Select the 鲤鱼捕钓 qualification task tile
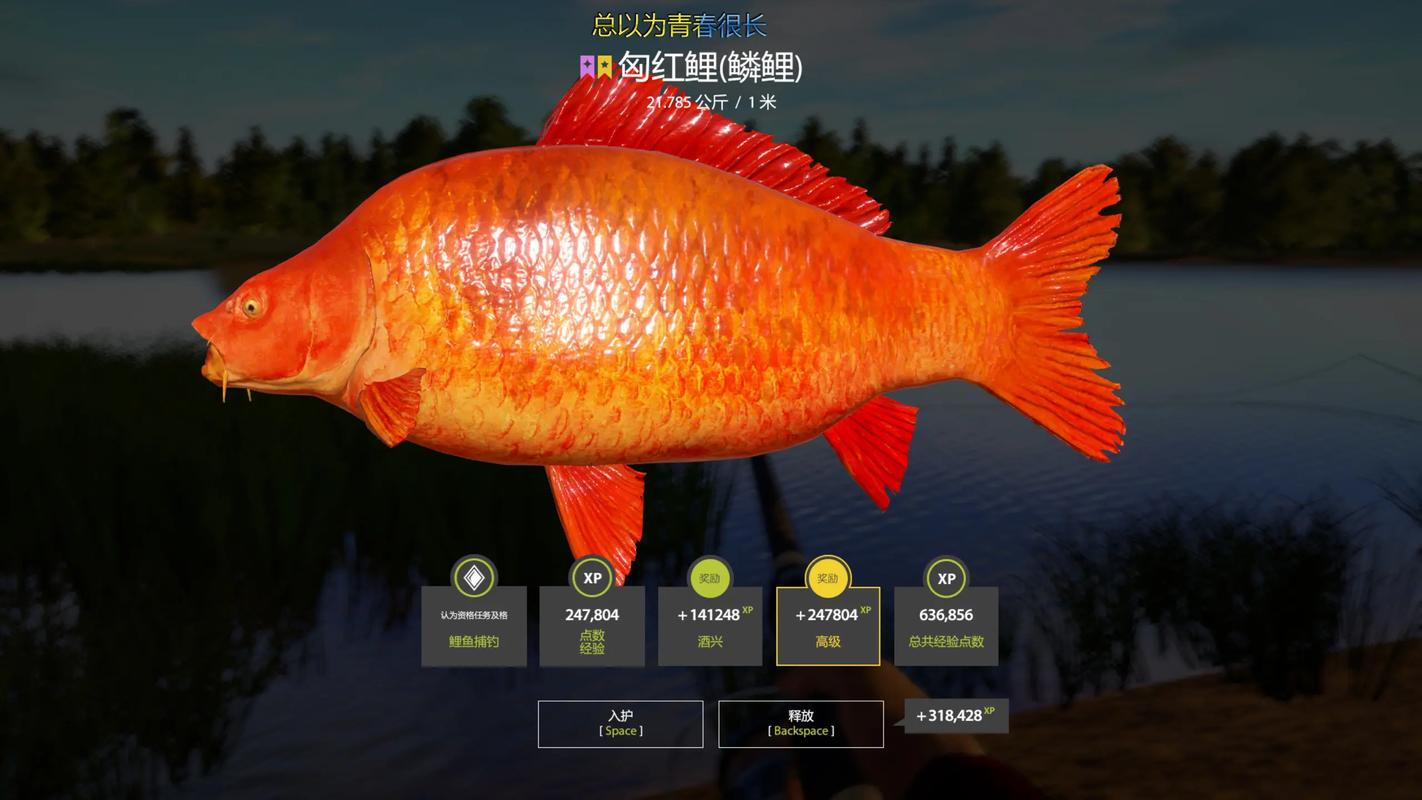 (474, 626)
